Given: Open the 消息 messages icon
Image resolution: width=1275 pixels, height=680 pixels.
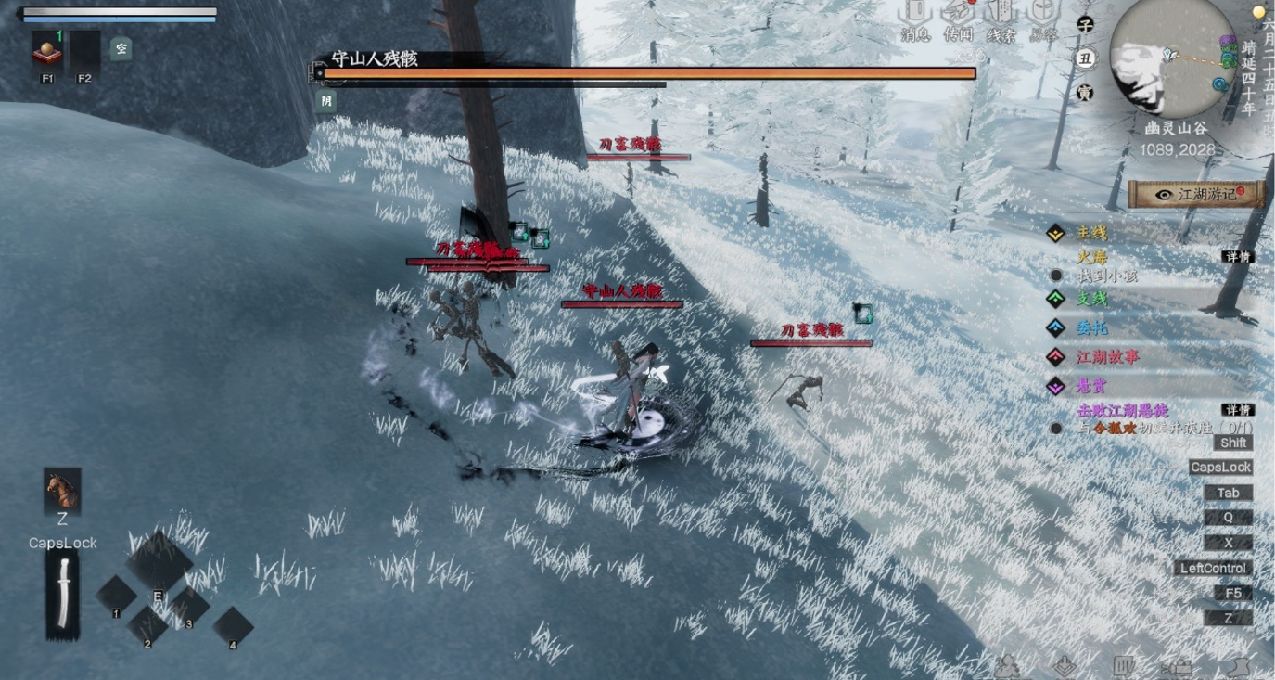Looking at the screenshot, I should [x=914, y=18].
